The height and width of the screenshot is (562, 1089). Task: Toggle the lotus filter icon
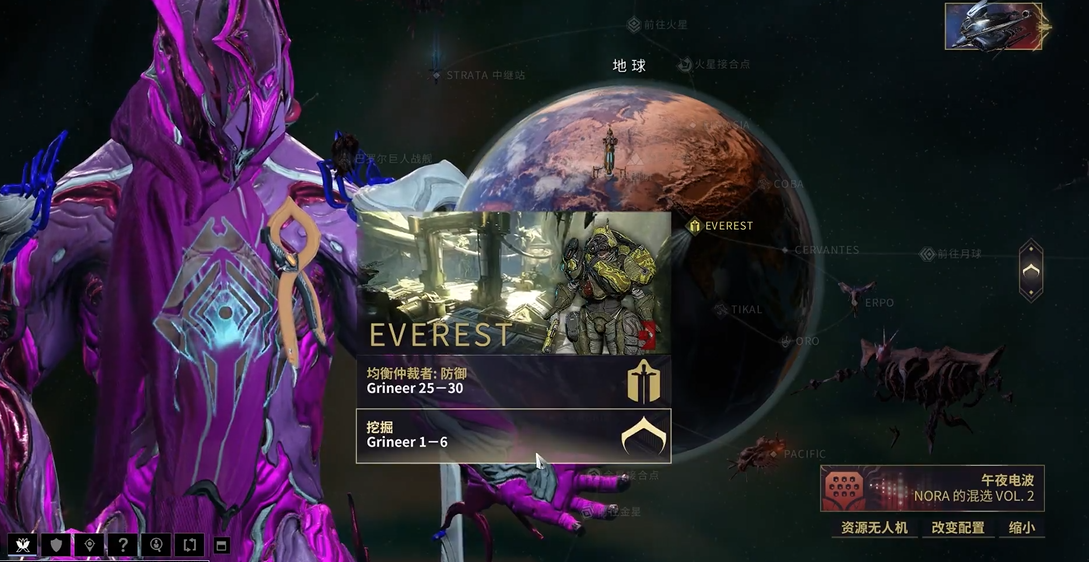[23, 545]
